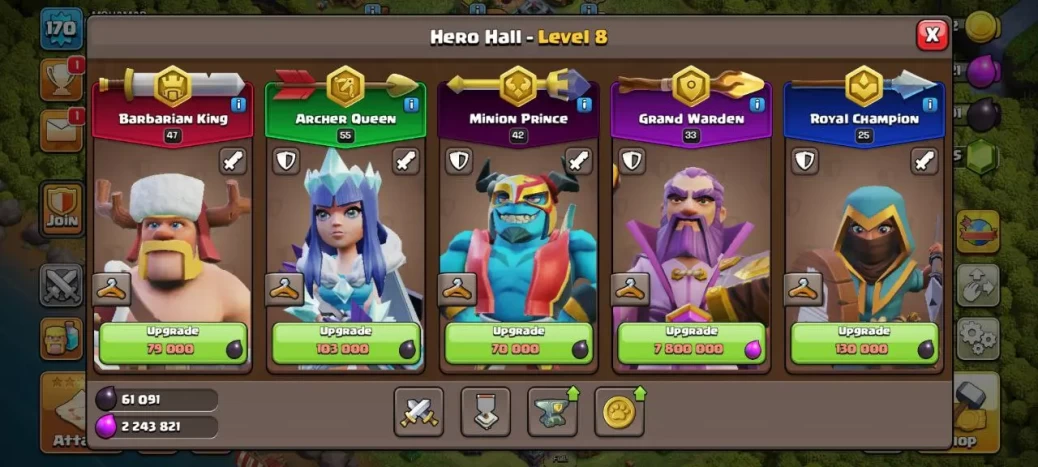Click the crossed swords button at the bottom
This screenshot has height=467, width=1038.
[x=418, y=411]
